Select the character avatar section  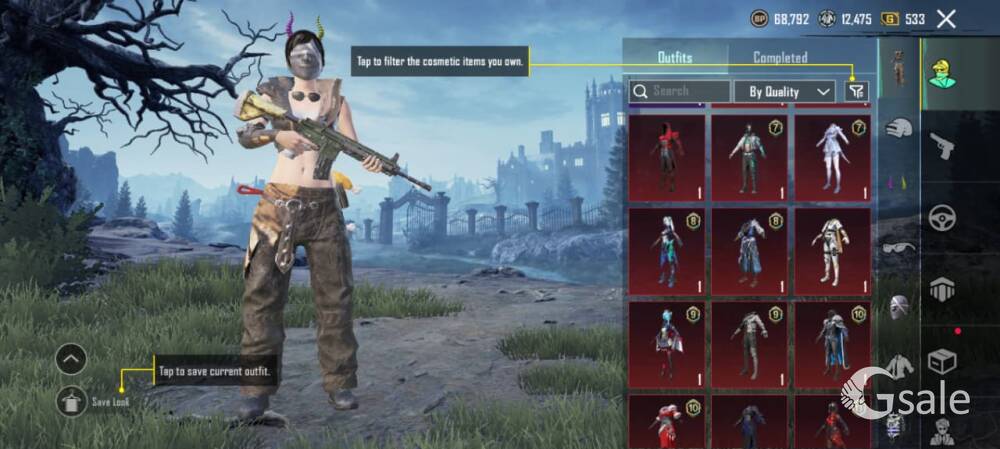942,74
